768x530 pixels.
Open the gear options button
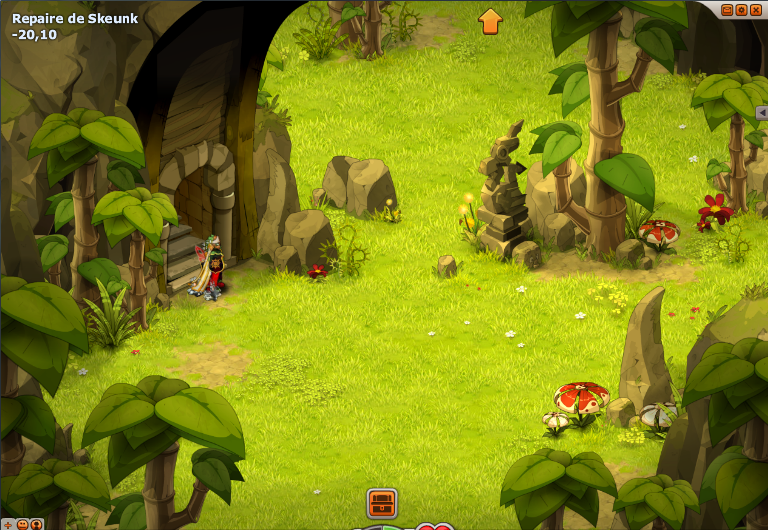click(x=741, y=10)
